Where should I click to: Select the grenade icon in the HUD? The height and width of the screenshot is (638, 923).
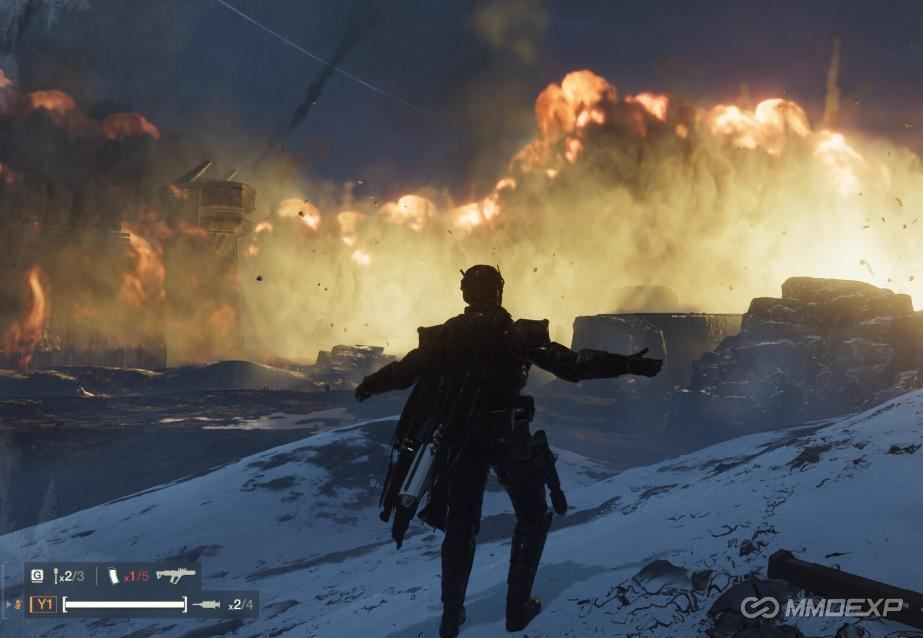55,576
